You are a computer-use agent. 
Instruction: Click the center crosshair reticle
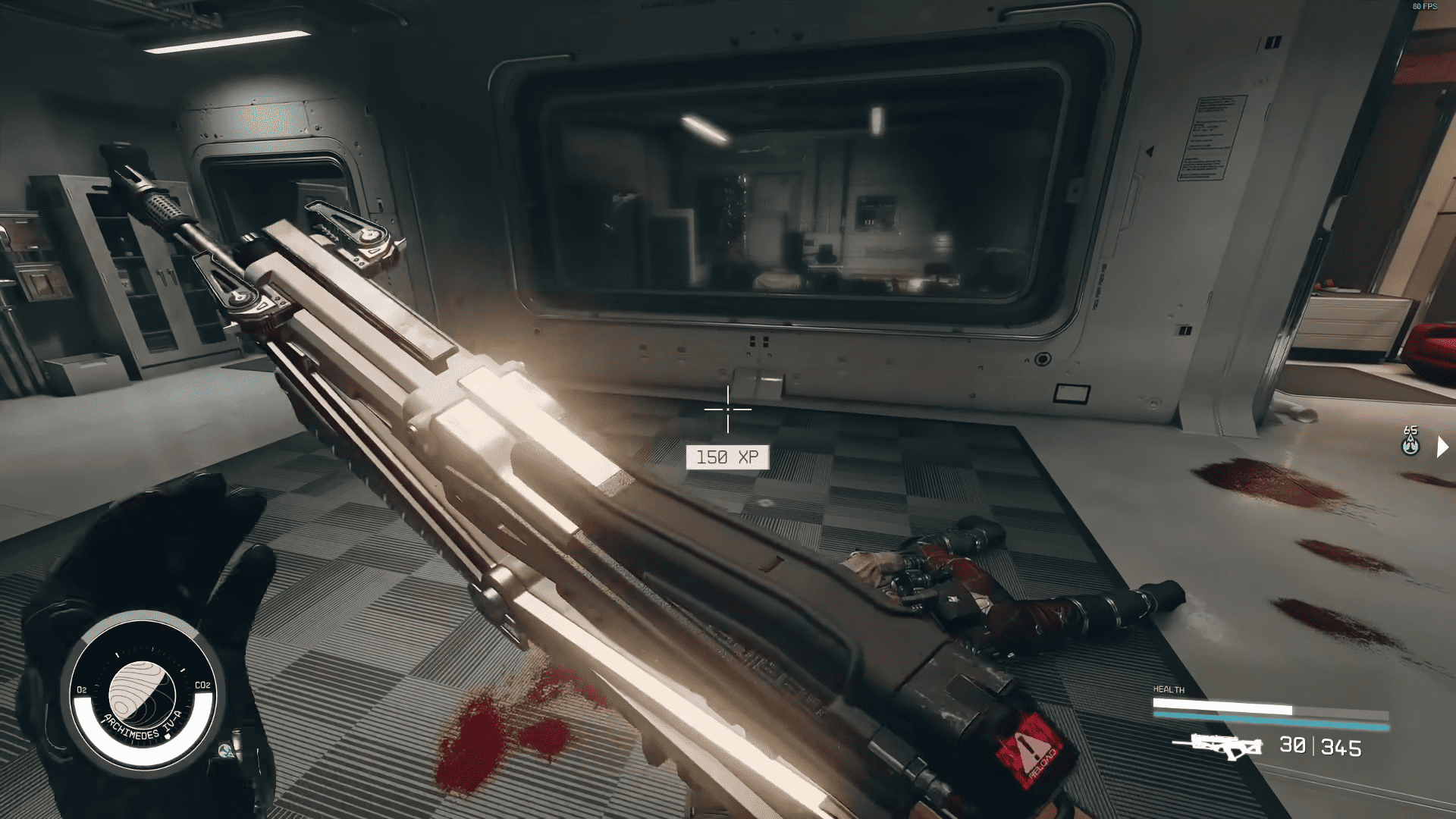click(726, 409)
